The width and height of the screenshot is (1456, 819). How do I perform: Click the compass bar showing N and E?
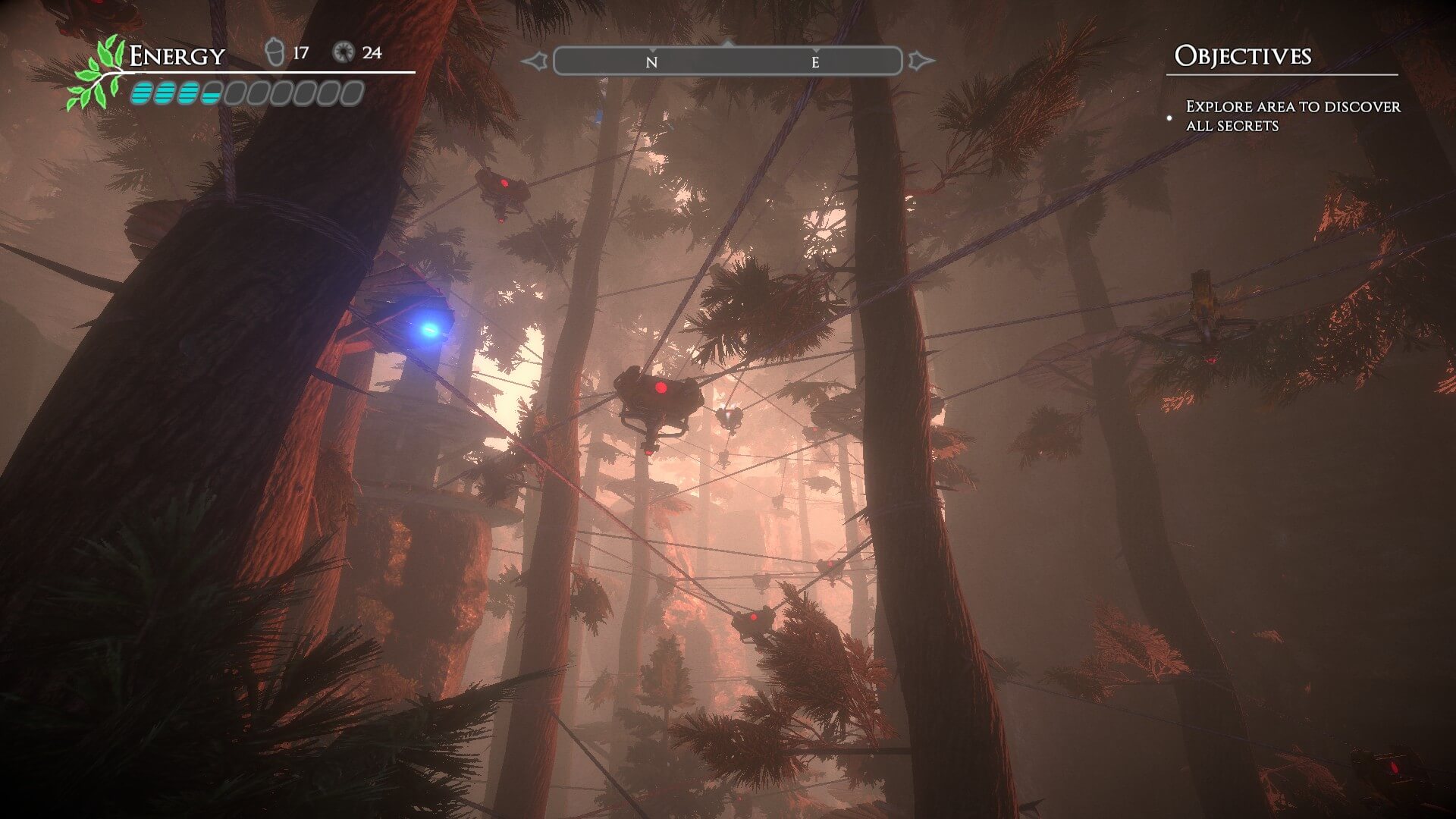coord(727,61)
